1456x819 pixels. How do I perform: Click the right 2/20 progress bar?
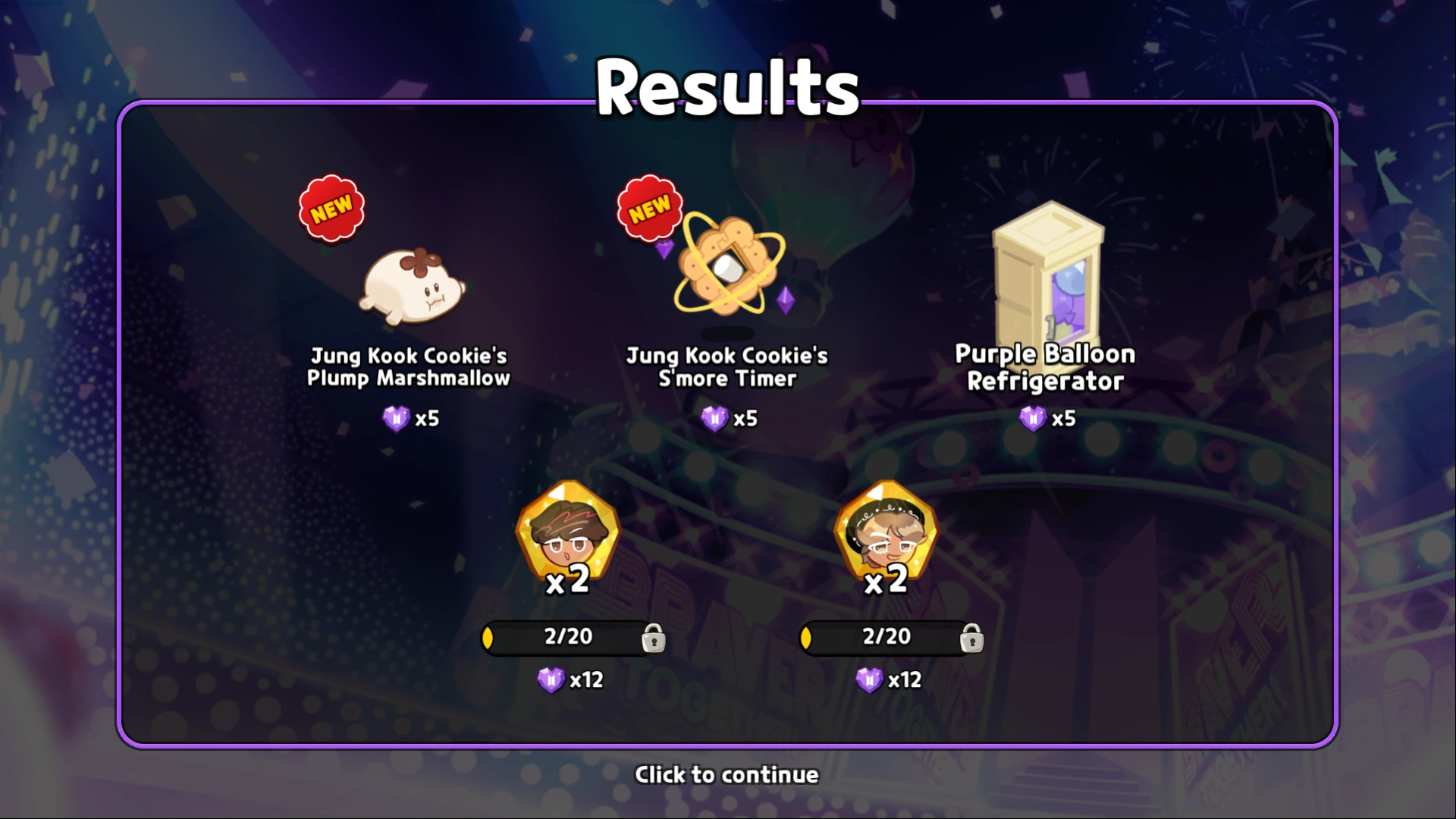tap(886, 637)
